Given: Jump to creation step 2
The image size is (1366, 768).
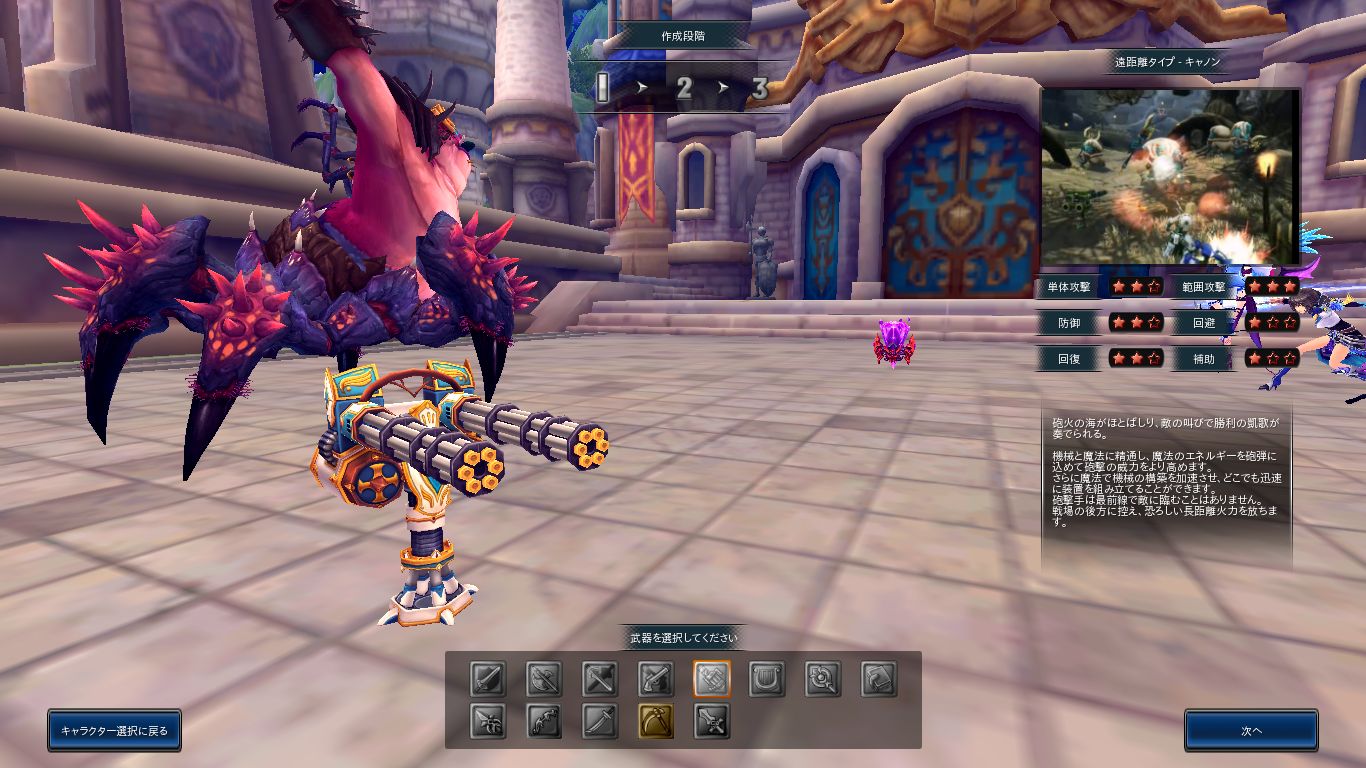Looking at the screenshot, I should [x=684, y=89].
